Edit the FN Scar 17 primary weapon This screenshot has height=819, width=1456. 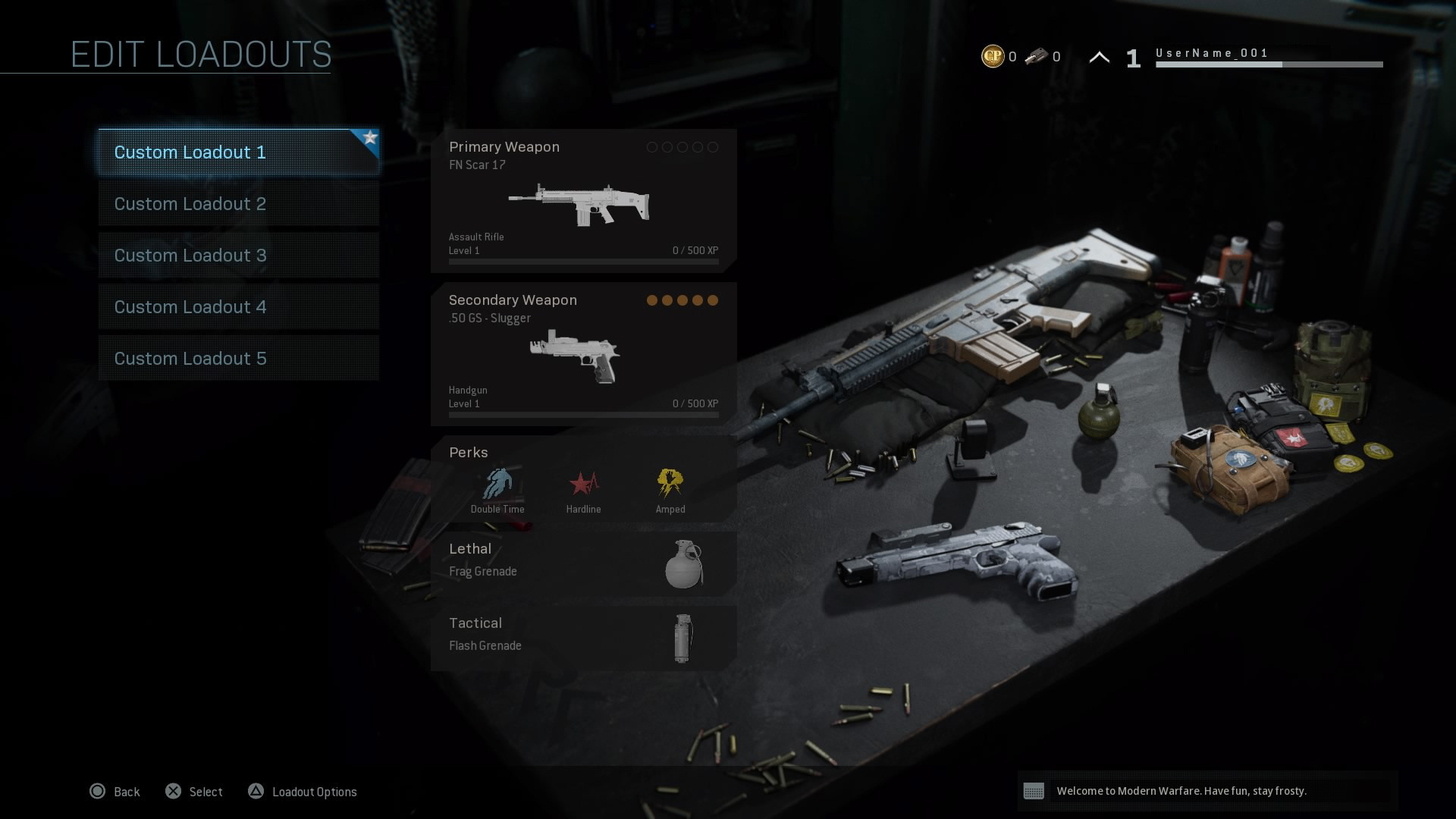point(583,201)
